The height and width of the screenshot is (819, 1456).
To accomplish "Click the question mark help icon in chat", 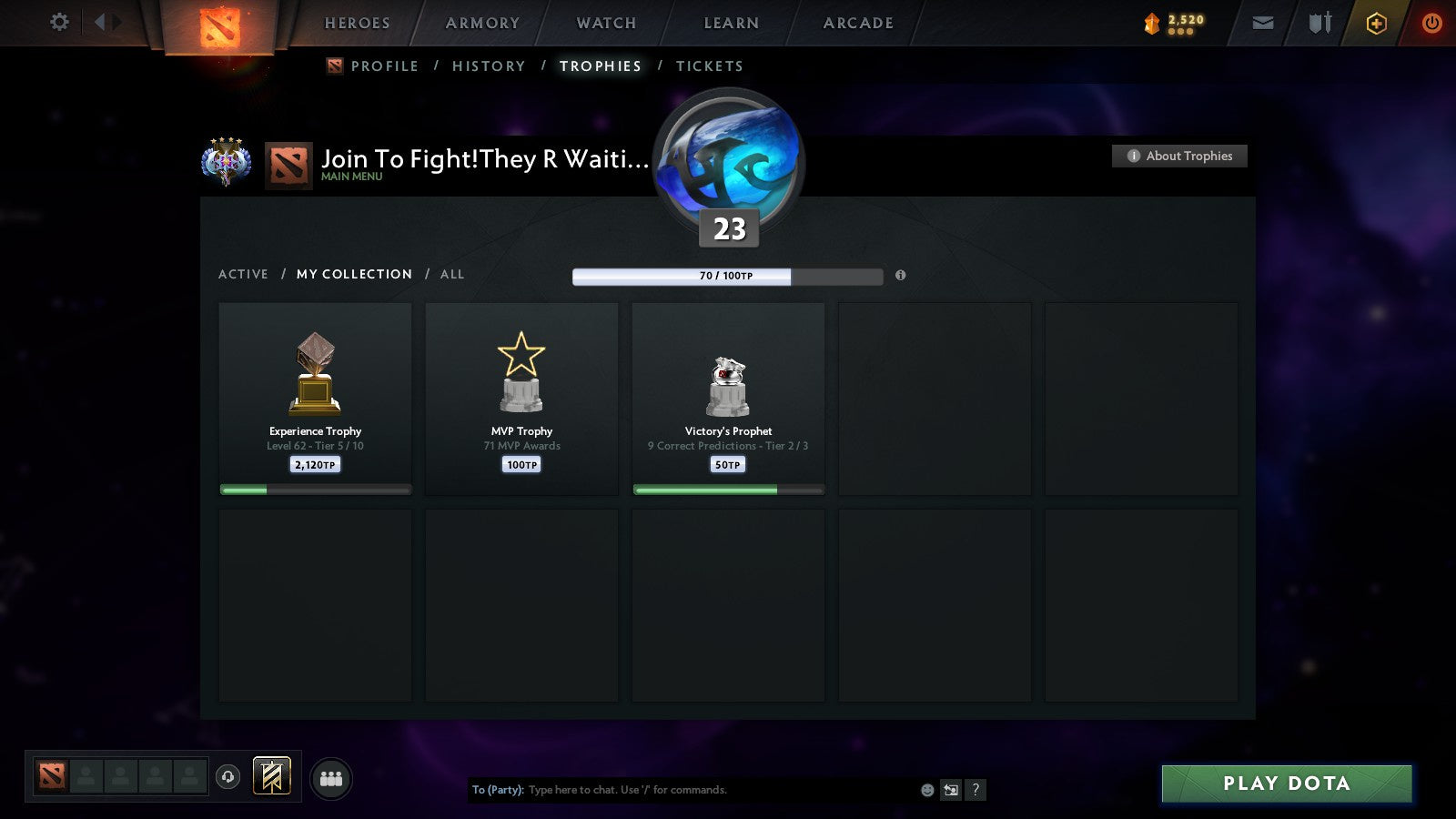I will (976, 790).
